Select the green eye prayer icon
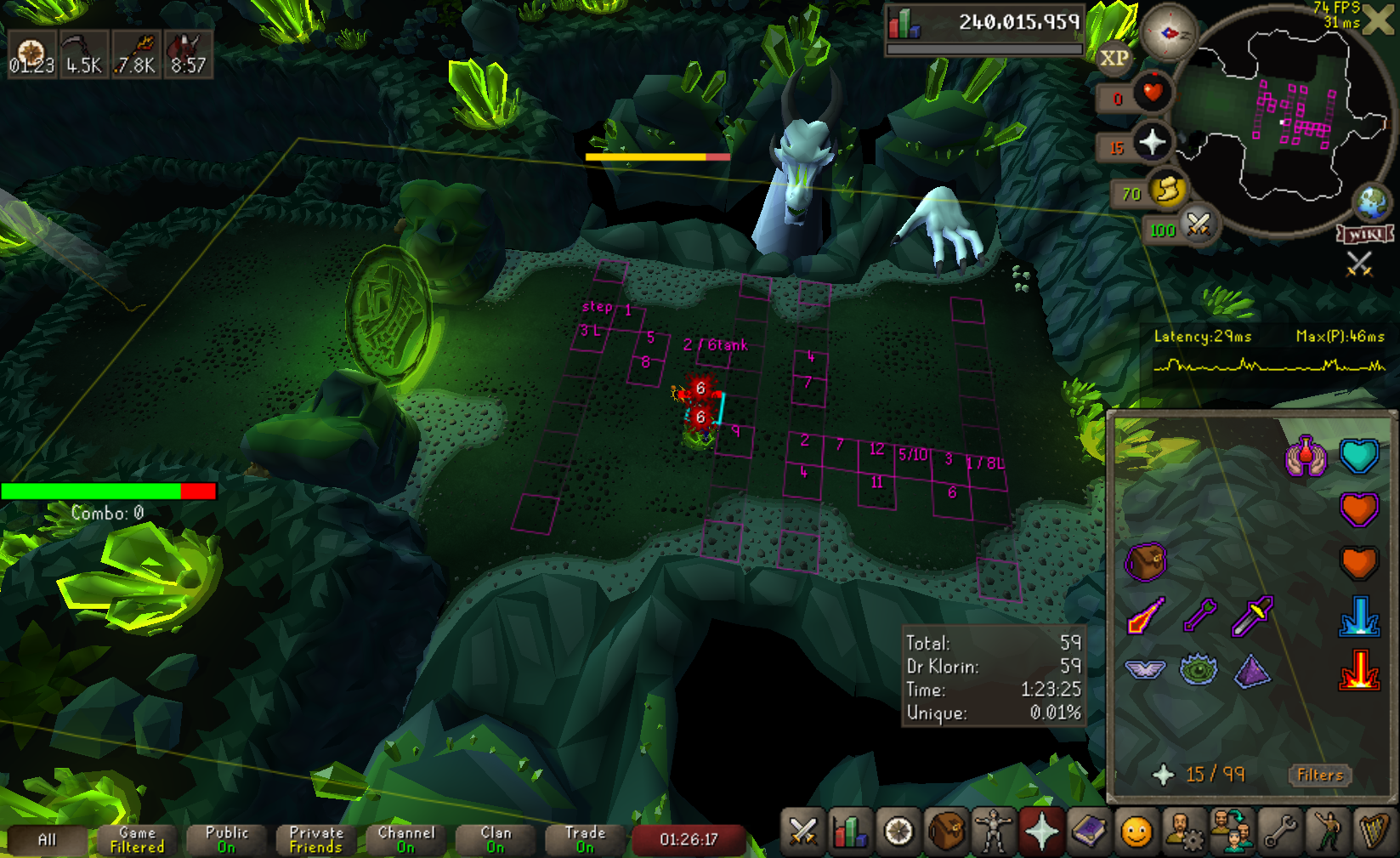 point(1199,671)
